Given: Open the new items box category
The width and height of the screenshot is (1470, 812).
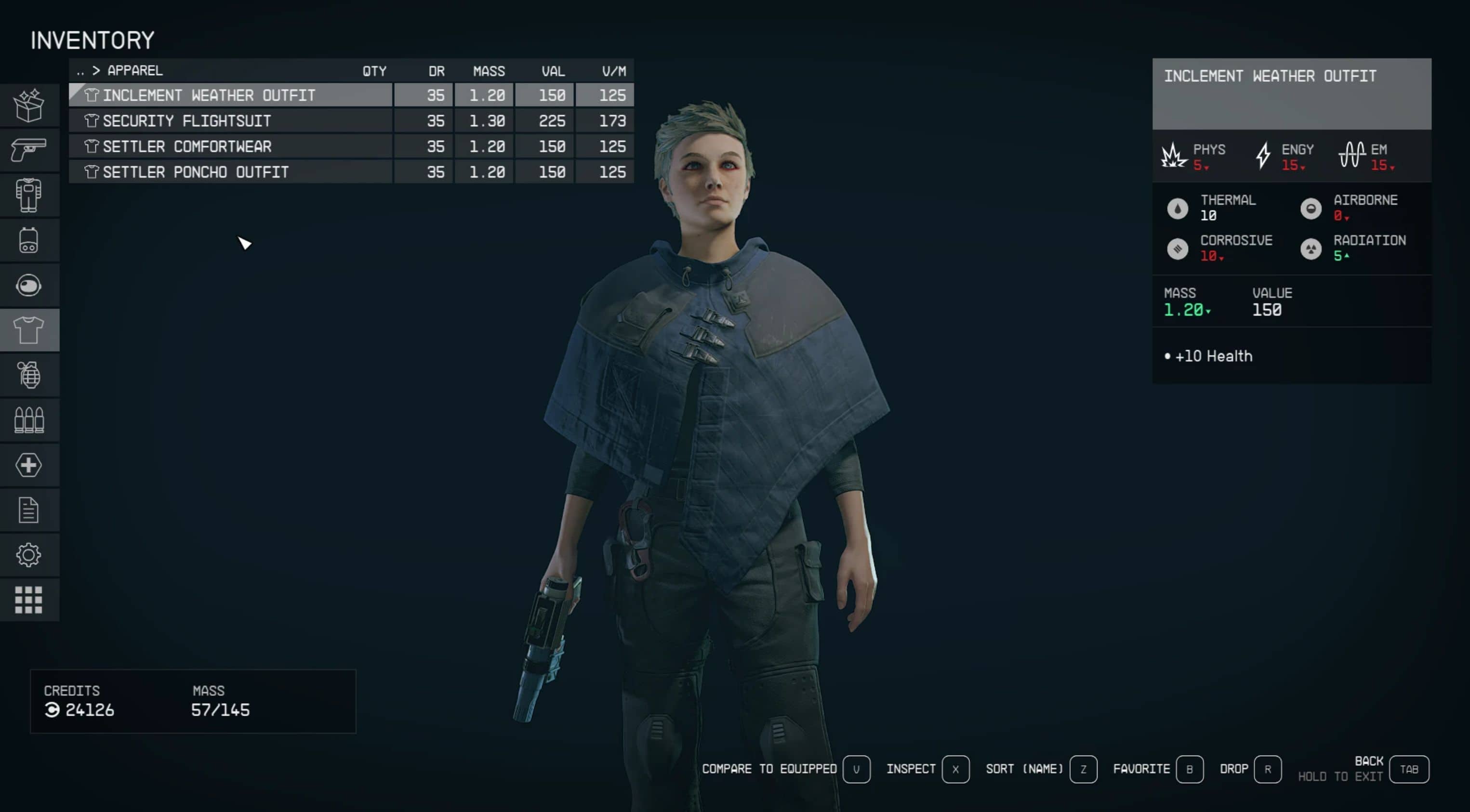Looking at the screenshot, I should click(28, 105).
